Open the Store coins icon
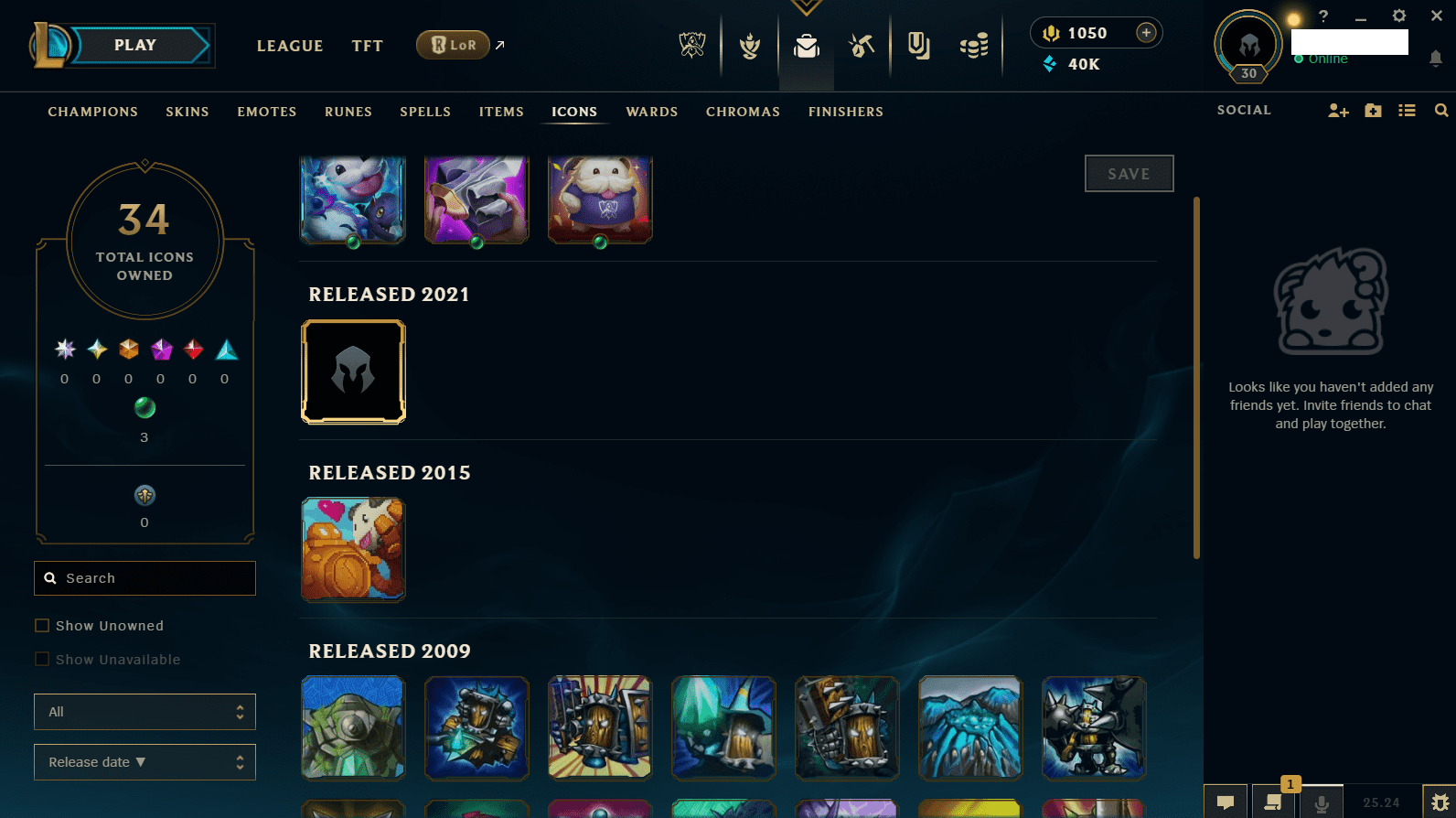Image resolution: width=1456 pixels, height=818 pixels. 974,46
